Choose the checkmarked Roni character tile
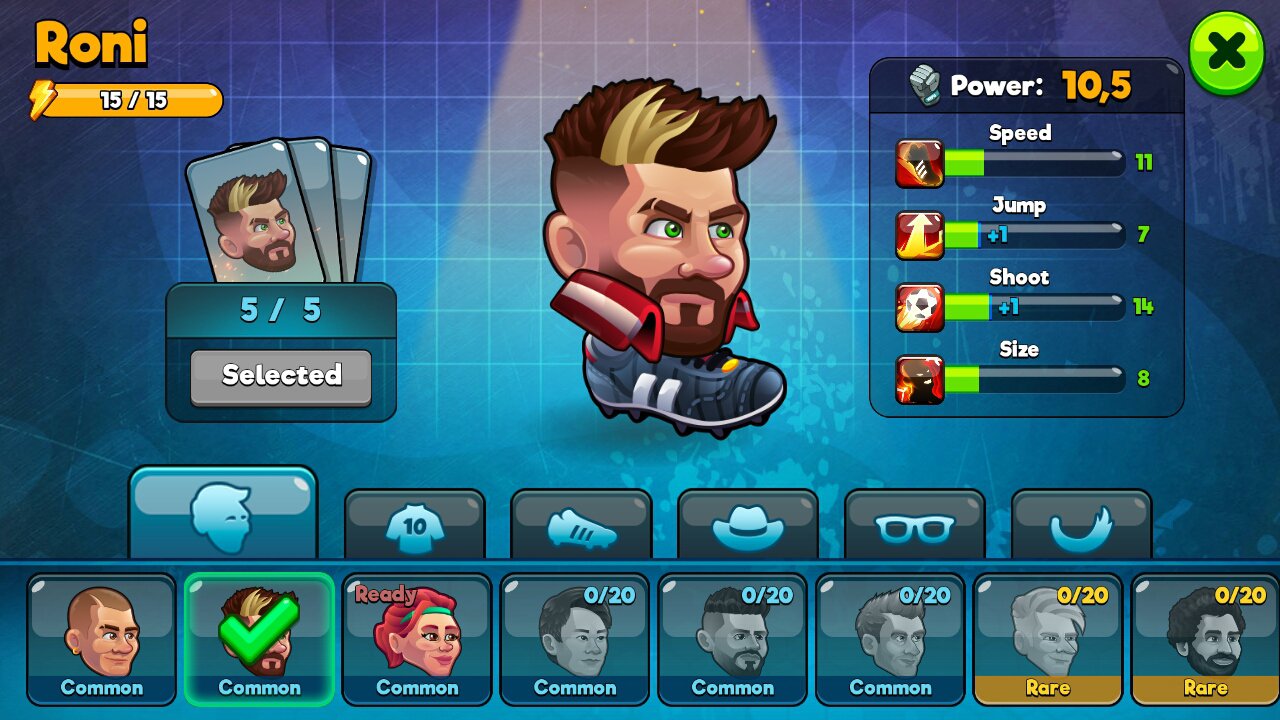The width and height of the screenshot is (1280, 720). coord(259,638)
